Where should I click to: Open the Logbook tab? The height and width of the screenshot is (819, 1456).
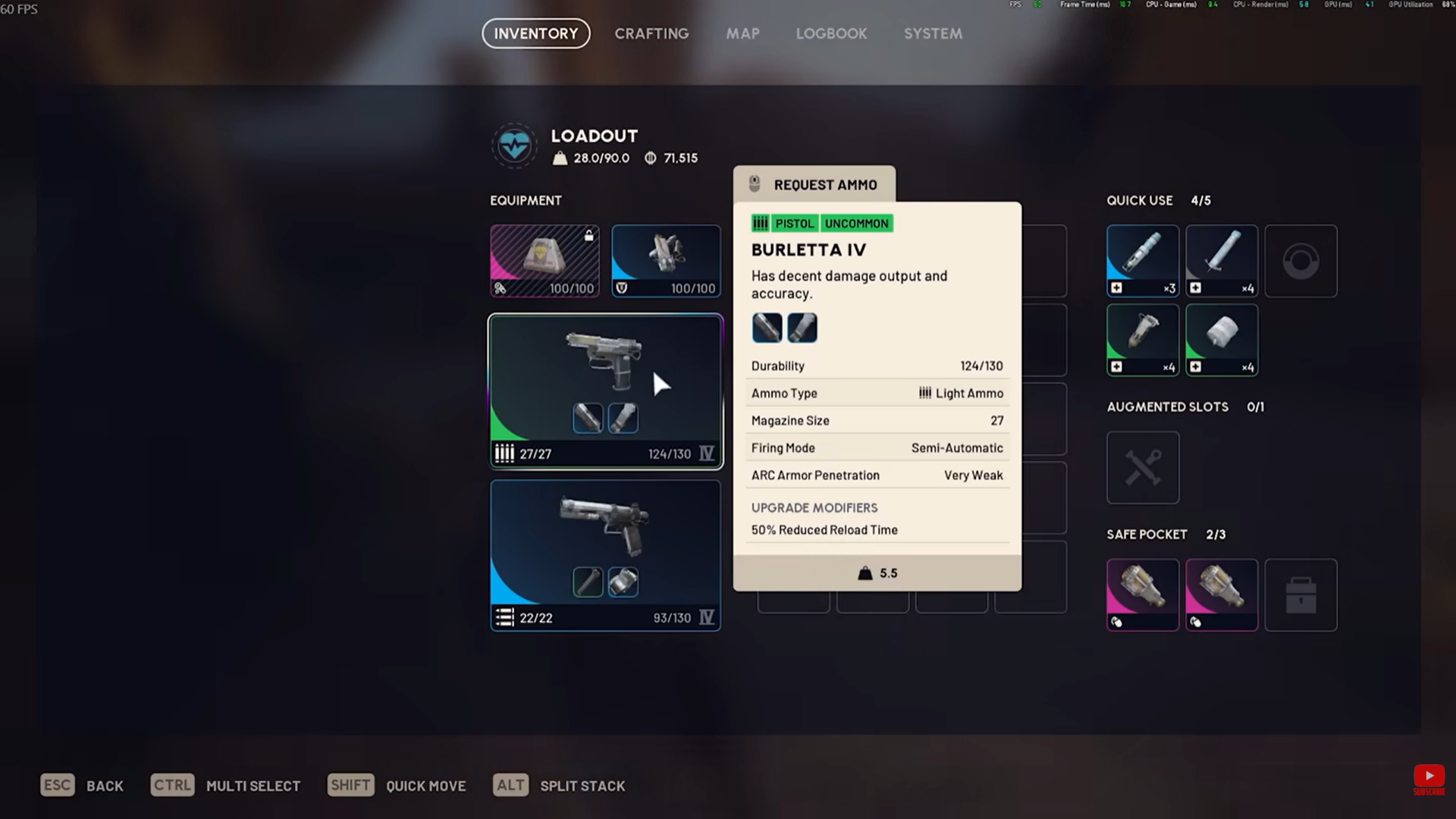831,33
